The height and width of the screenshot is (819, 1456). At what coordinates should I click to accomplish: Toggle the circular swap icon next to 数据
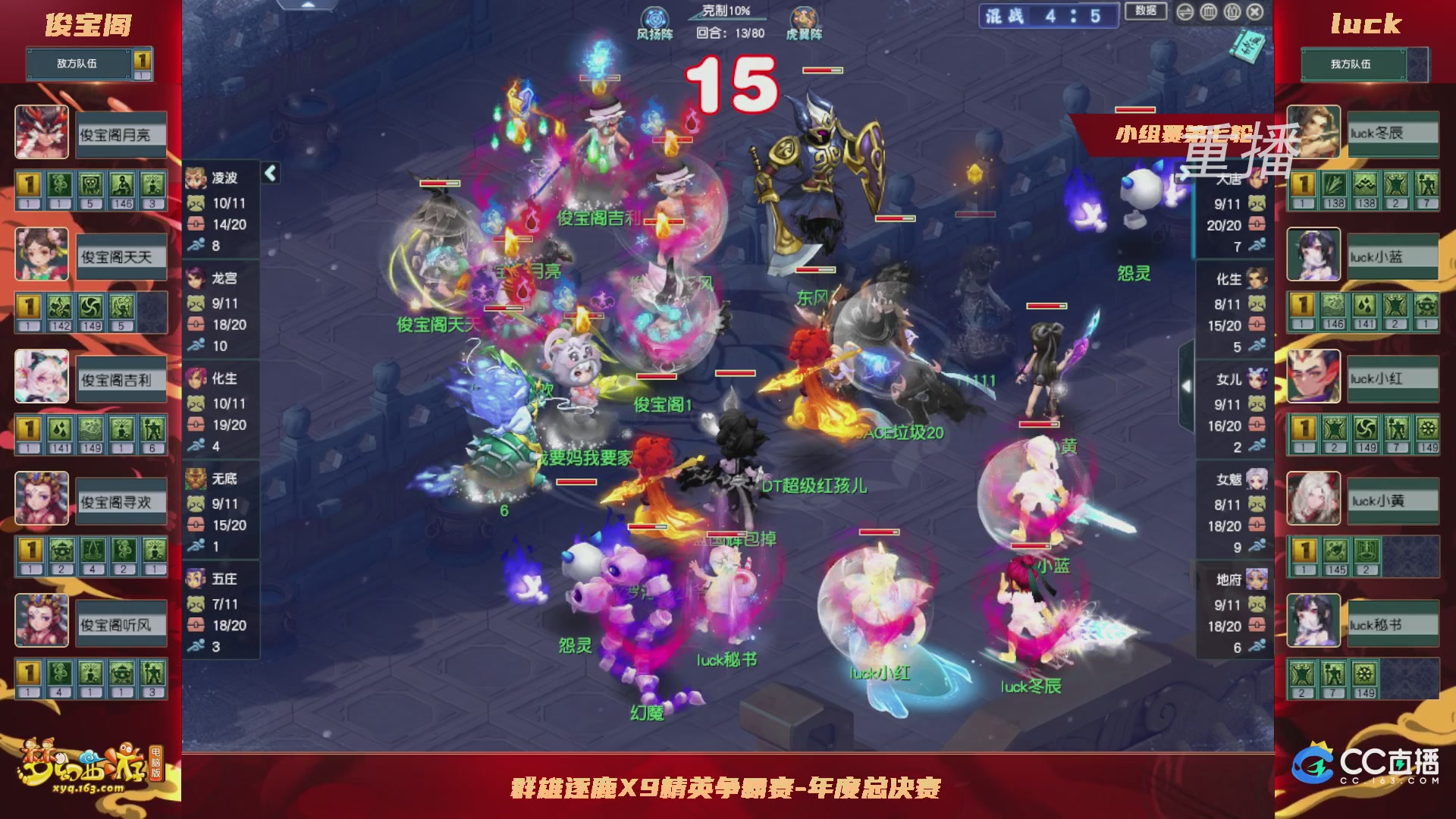click(1185, 12)
